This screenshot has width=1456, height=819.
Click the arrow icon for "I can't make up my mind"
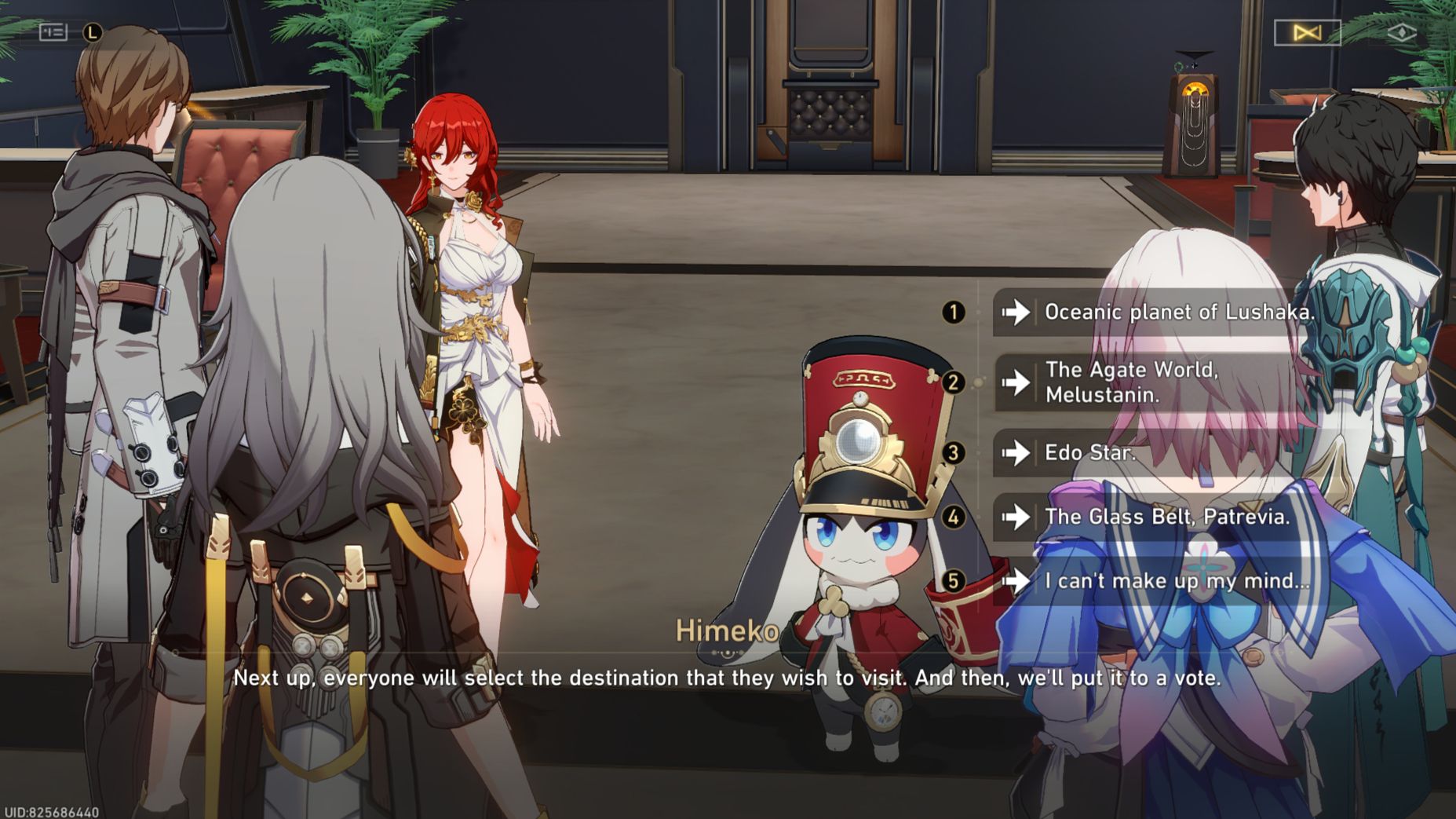pos(1017,581)
